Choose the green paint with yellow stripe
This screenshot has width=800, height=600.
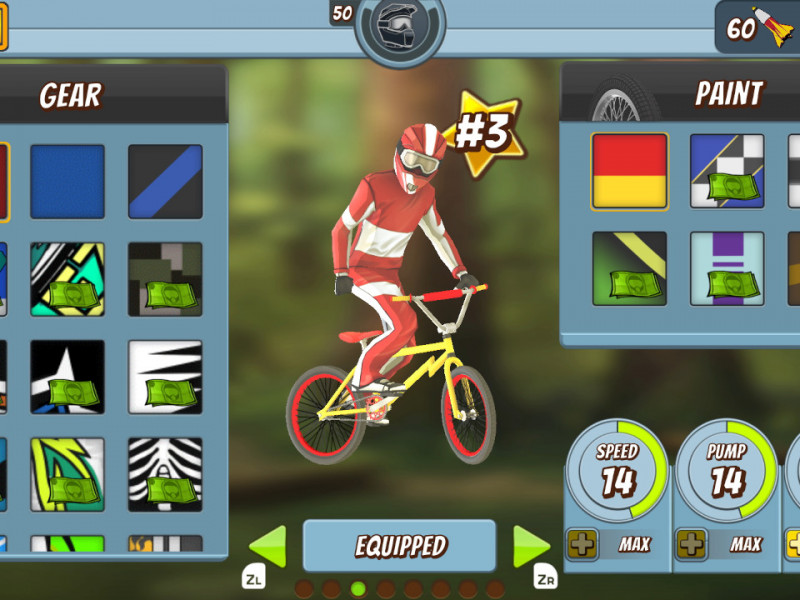coord(629,268)
